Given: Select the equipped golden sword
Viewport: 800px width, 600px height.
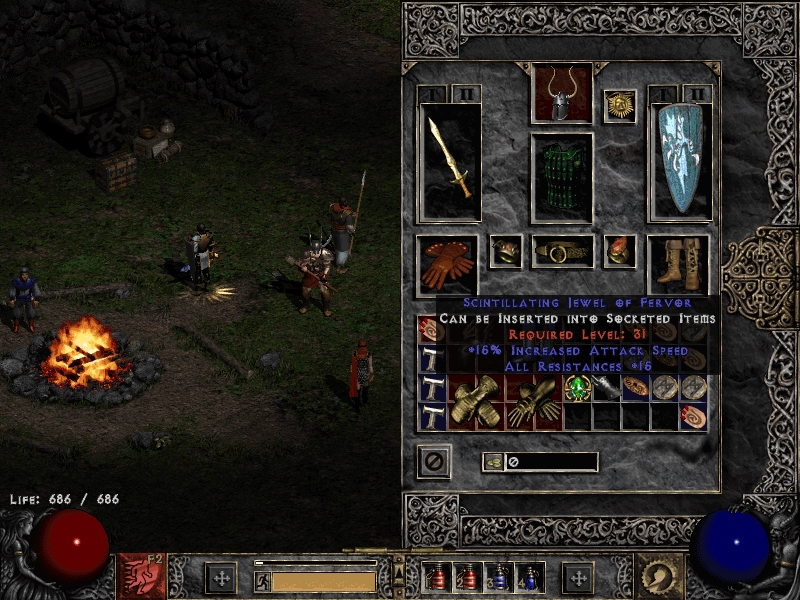Looking at the screenshot, I should pos(450,160).
